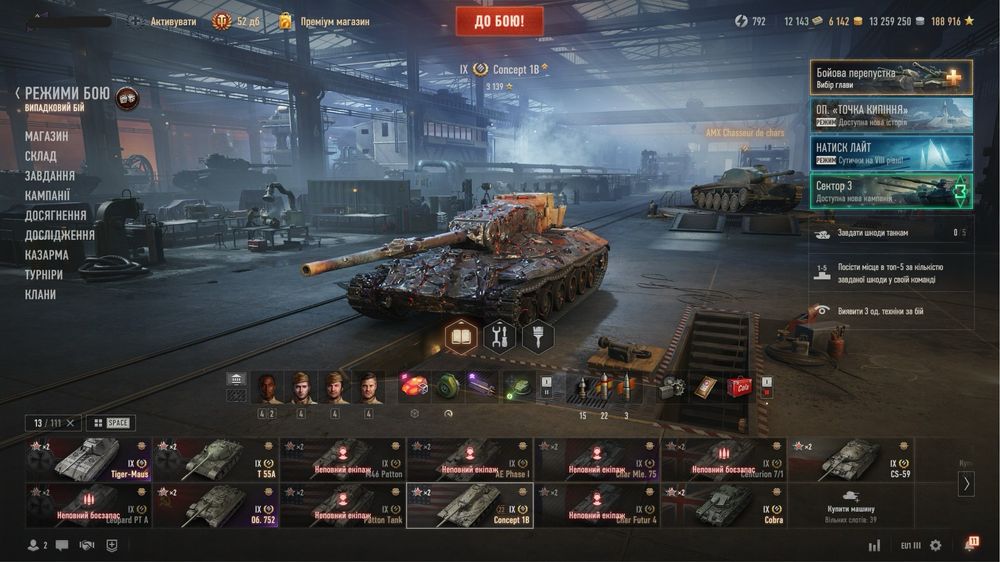The width and height of the screenshot is (1000, 562).
Task: Open the КАЗАРМА barracks
Action: tap(47, 255)
